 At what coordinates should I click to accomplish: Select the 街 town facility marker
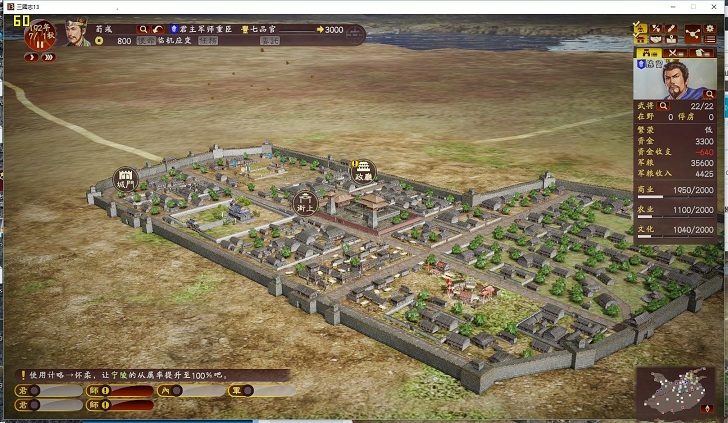(305, 202)
